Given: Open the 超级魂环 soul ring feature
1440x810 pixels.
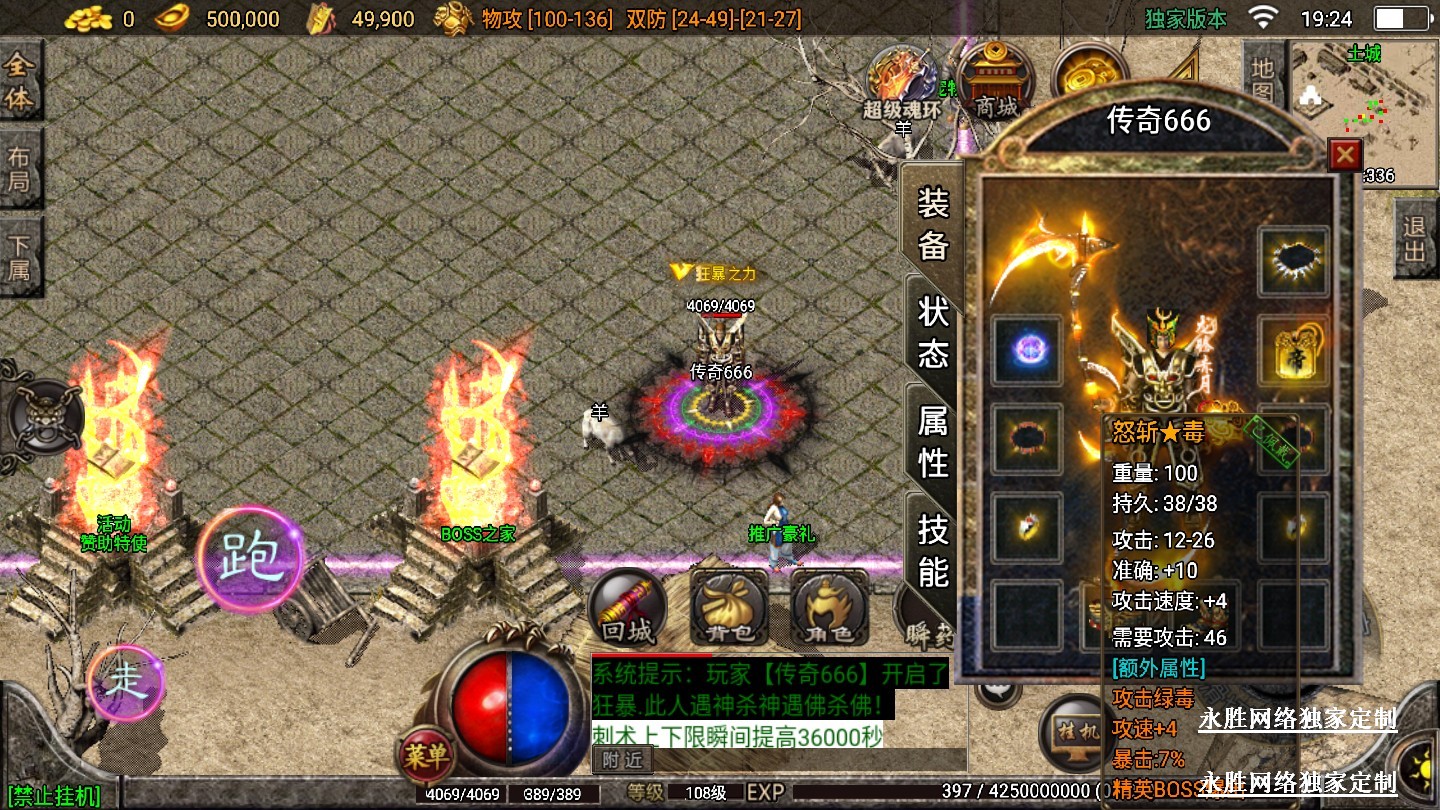Looking at the screenshot, I should (x=902, y=82).
